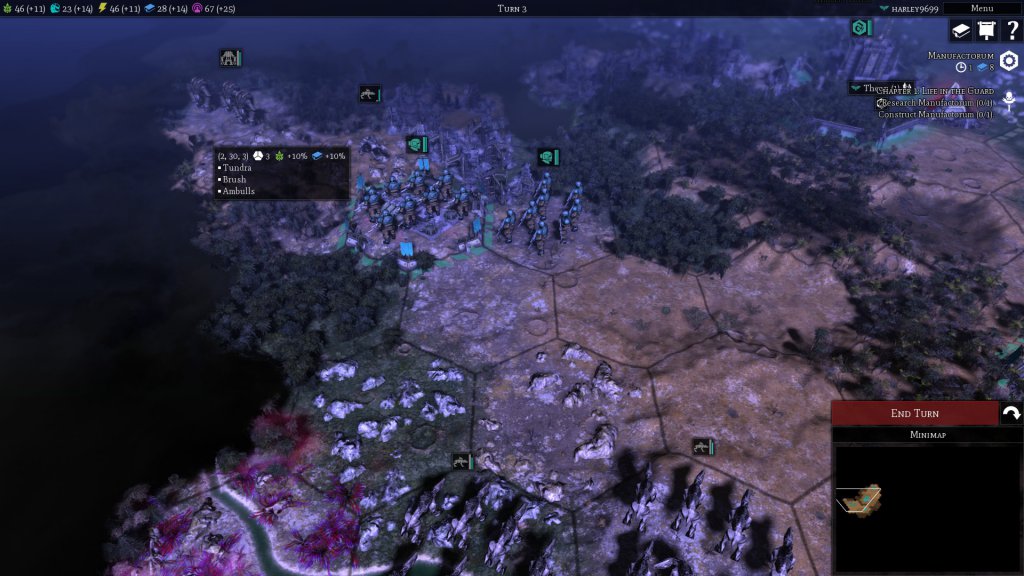Screen dimensions: 1024x576
Task: Click the banner scroll icon
Action: click(x=985, y=31)
